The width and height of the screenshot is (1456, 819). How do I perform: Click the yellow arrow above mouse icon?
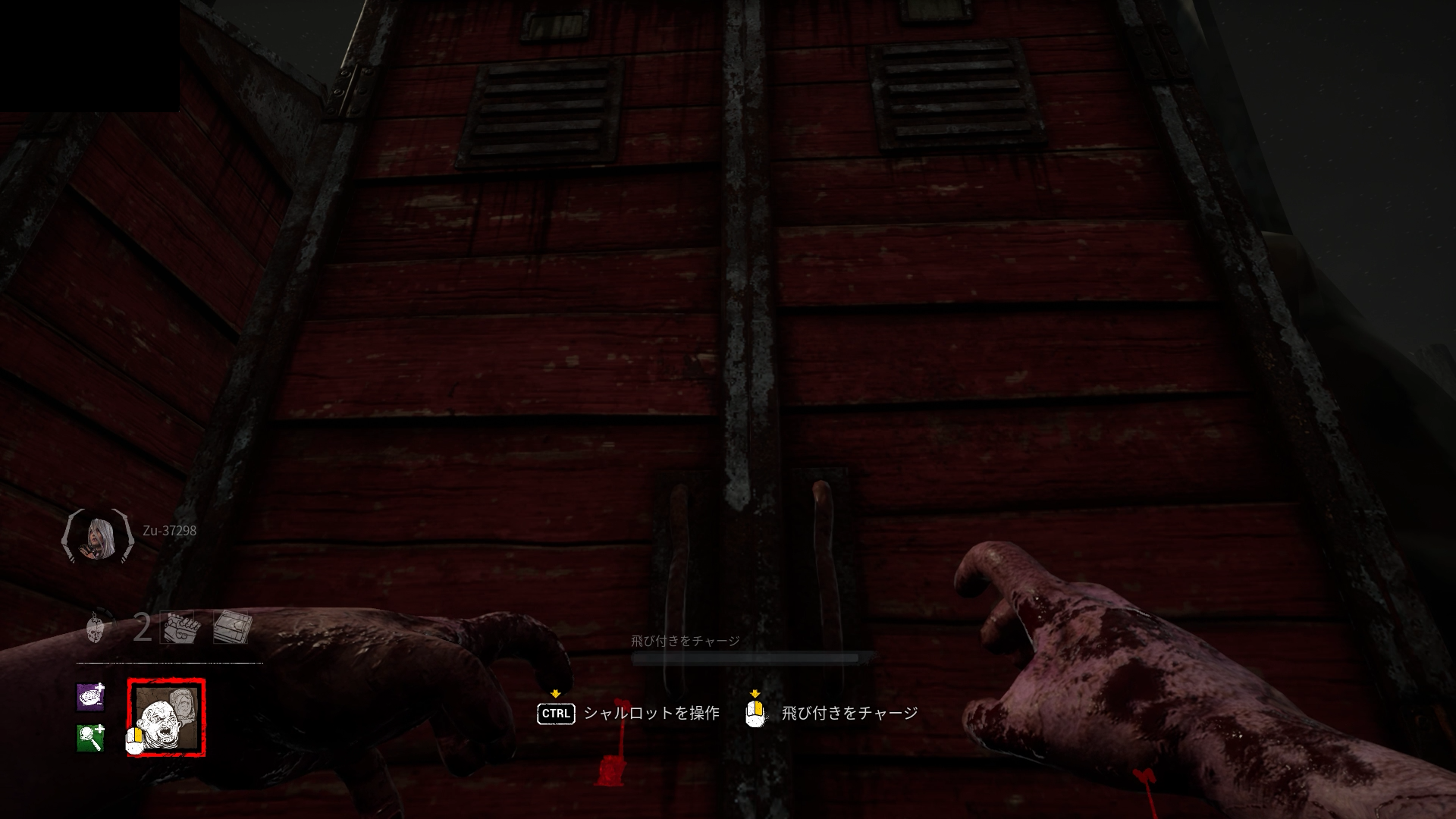[755, 692]
